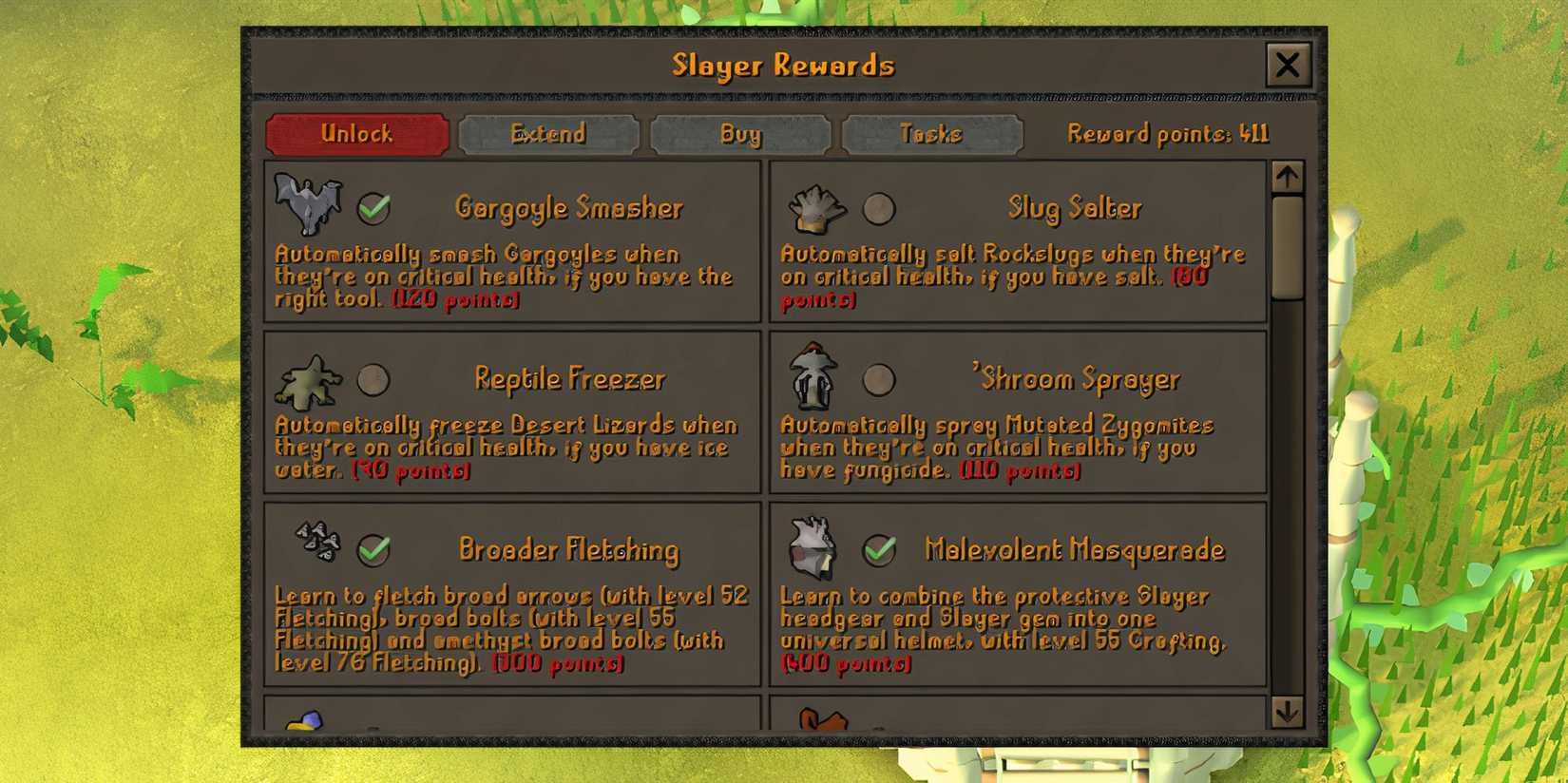The image size is (1568, 783).
Task: Click the Broader Fletching checkmark
Action: pos(373,549)
